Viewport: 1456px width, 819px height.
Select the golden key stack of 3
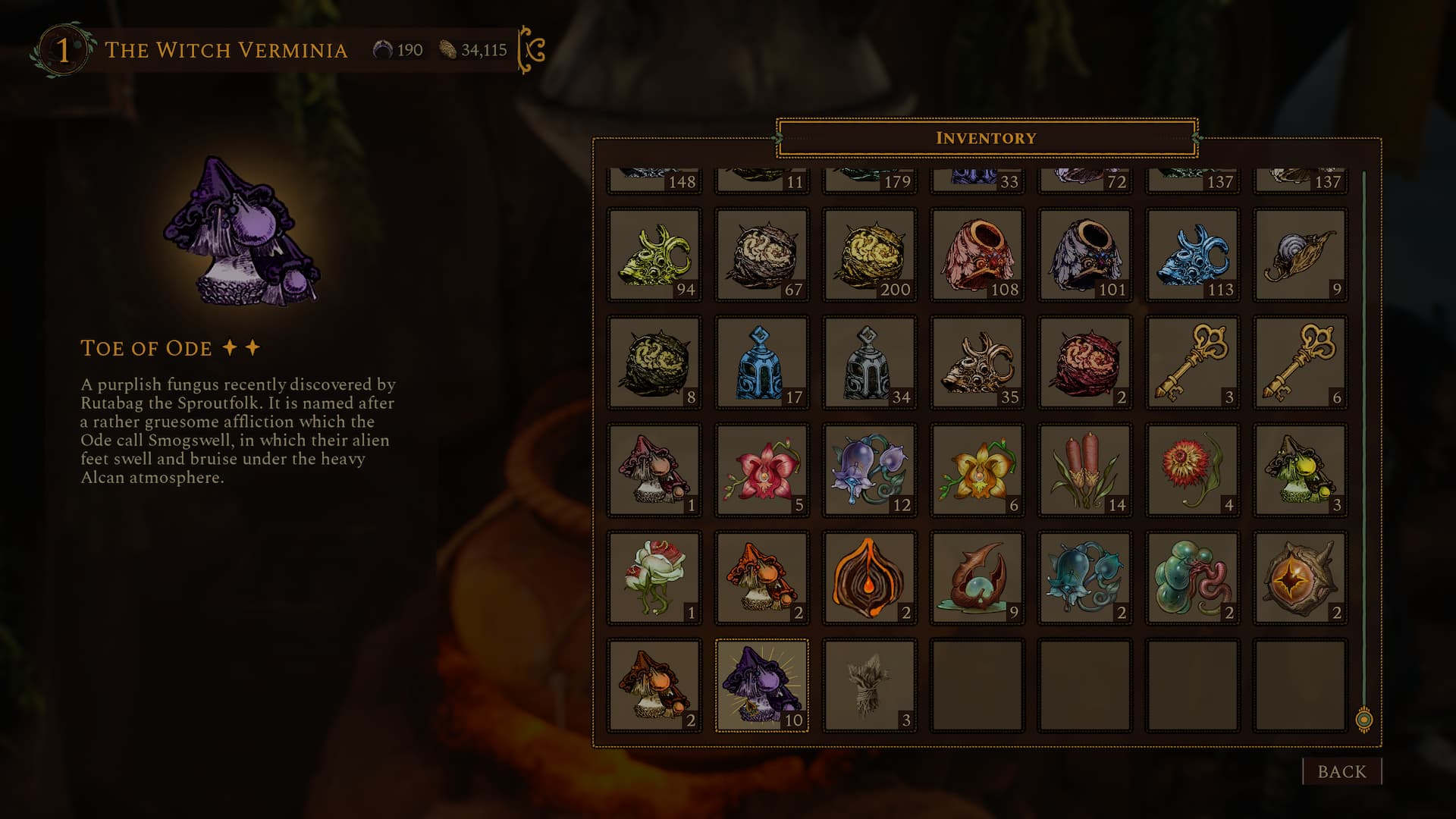[x=1192, y=362]
